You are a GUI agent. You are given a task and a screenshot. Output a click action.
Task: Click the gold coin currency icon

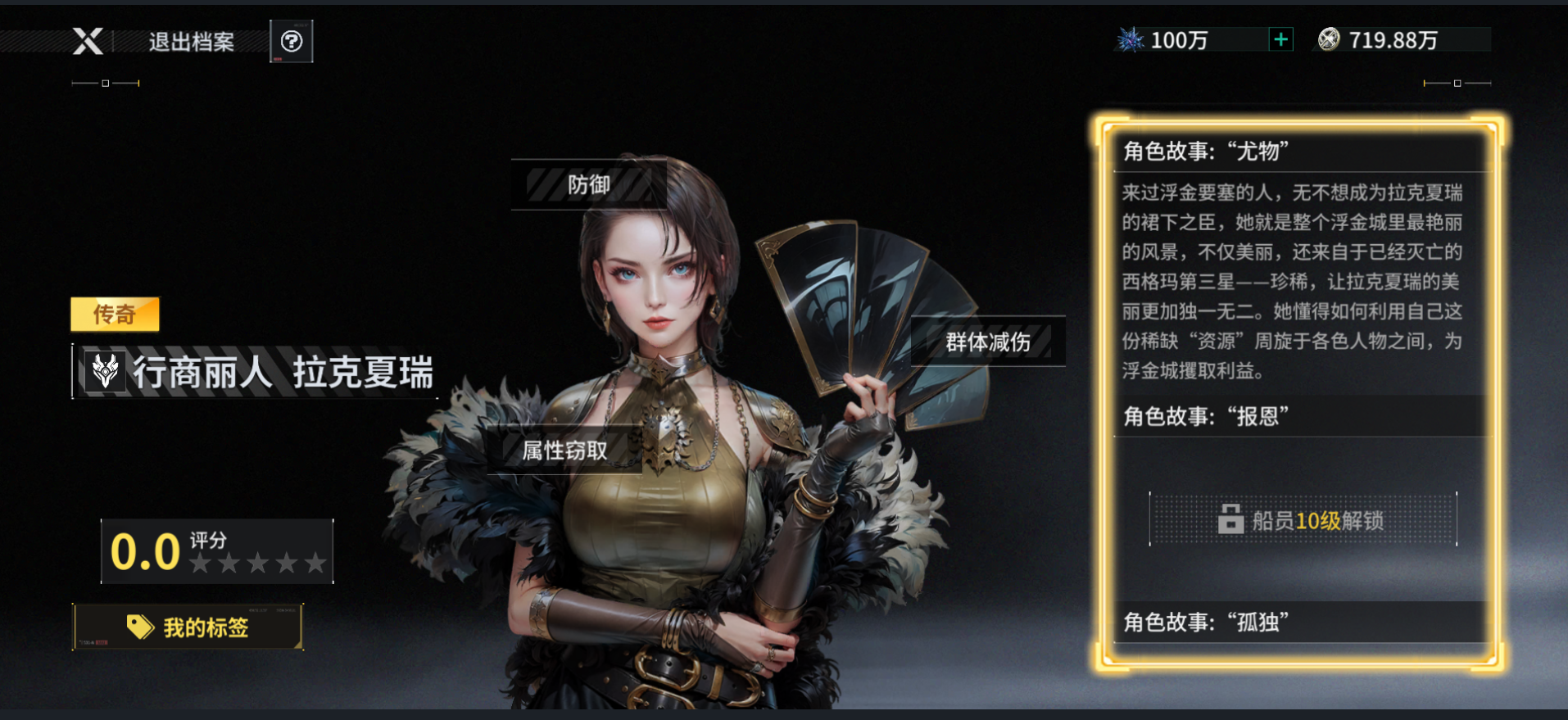pos(1327,38)
